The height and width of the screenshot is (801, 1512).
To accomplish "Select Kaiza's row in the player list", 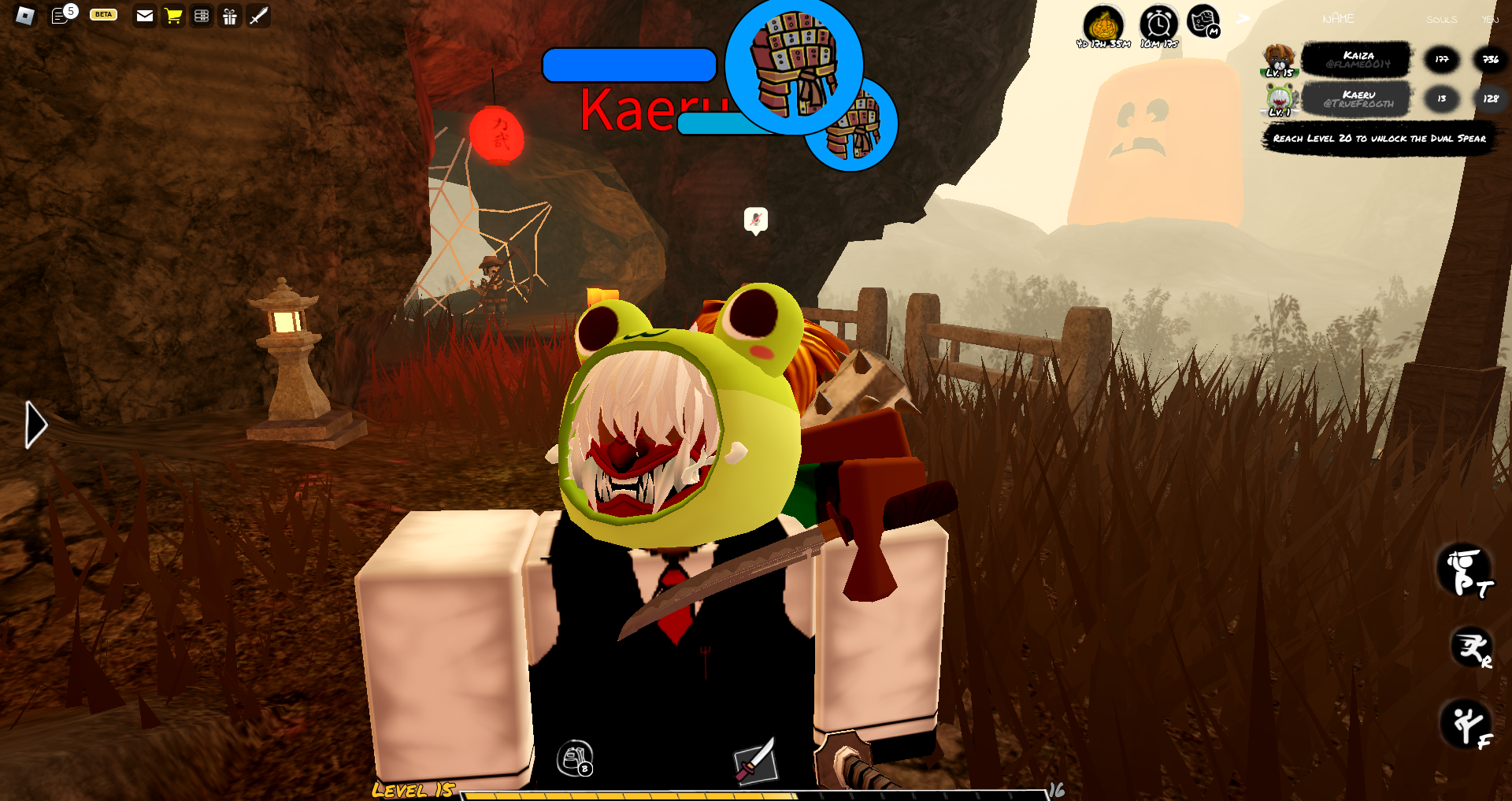I will coord(1356,60).
